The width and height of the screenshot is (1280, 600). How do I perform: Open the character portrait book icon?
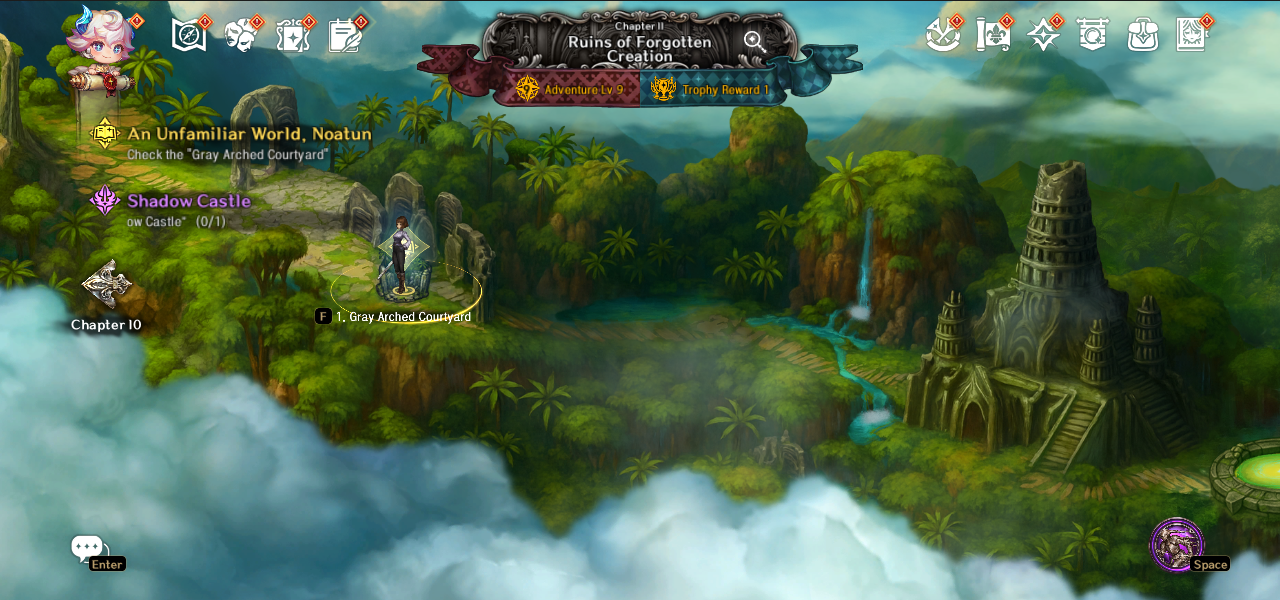[1192, 35]
